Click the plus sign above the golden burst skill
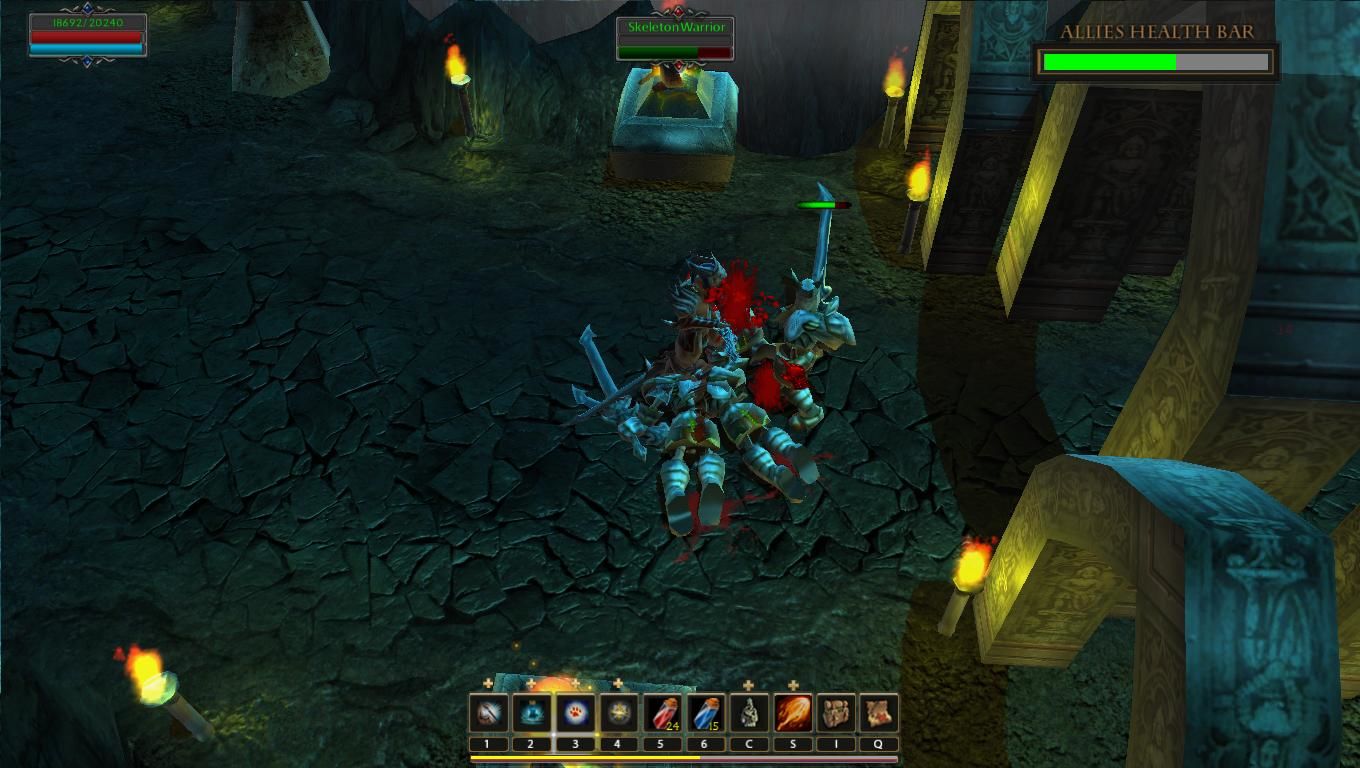 click(618, 684)
